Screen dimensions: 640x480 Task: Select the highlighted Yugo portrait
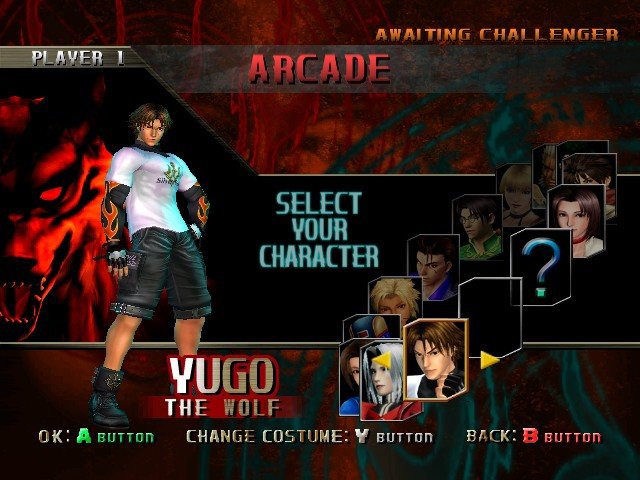(435, 357)
